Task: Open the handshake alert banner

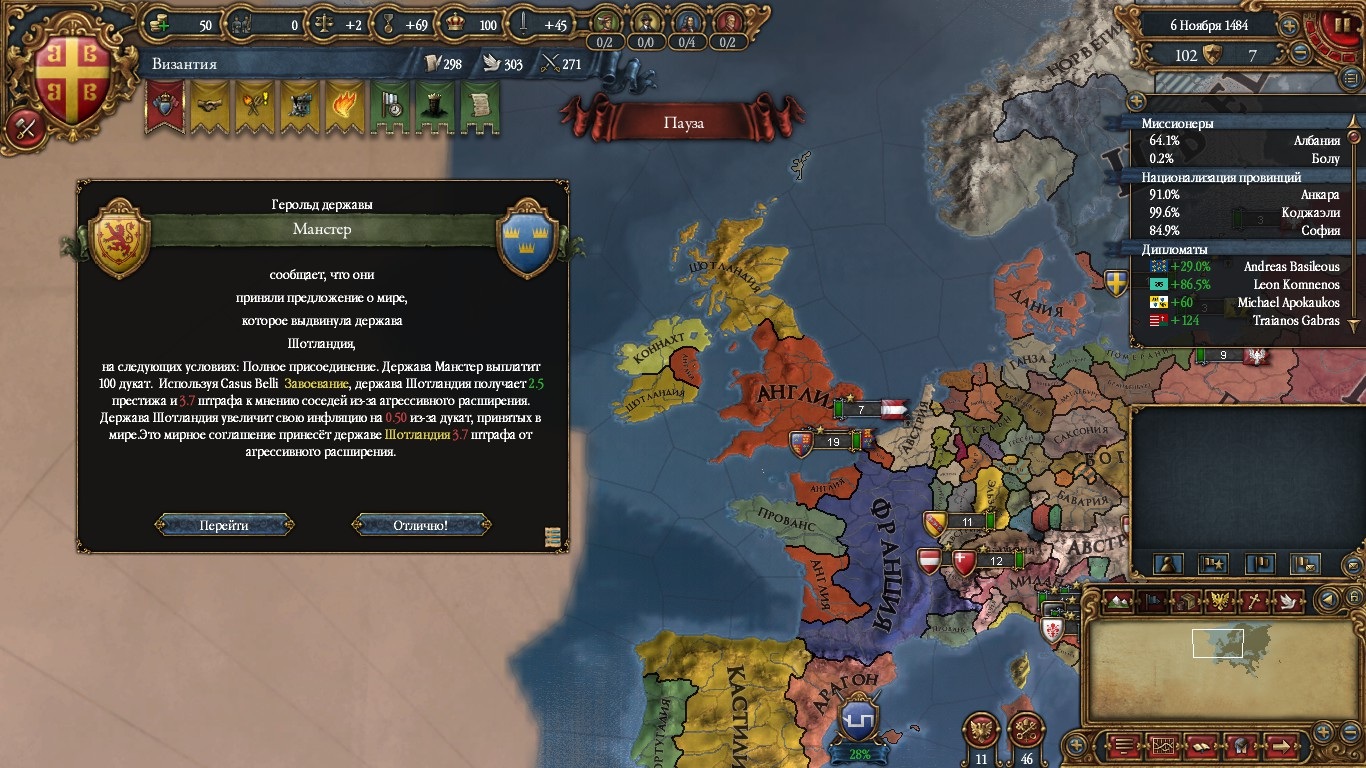Action: pos(209,106)
